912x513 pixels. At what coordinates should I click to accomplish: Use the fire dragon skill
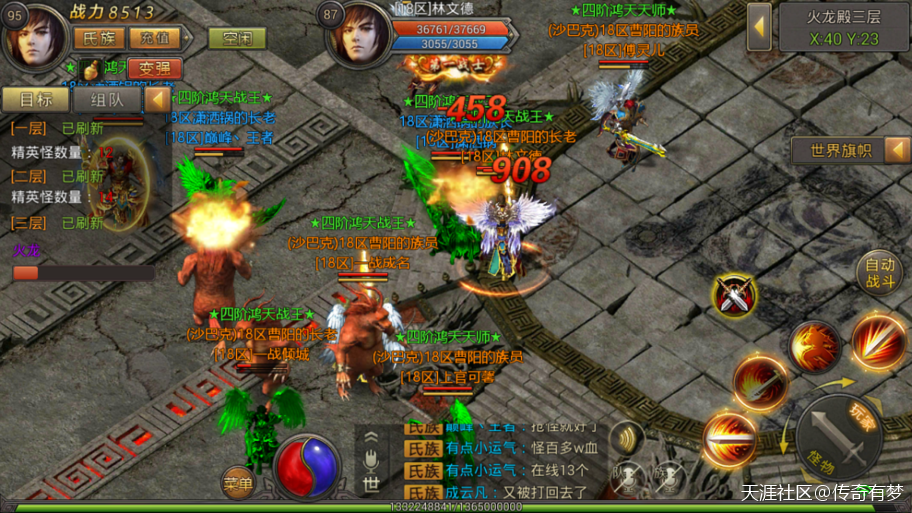[815, 347]
